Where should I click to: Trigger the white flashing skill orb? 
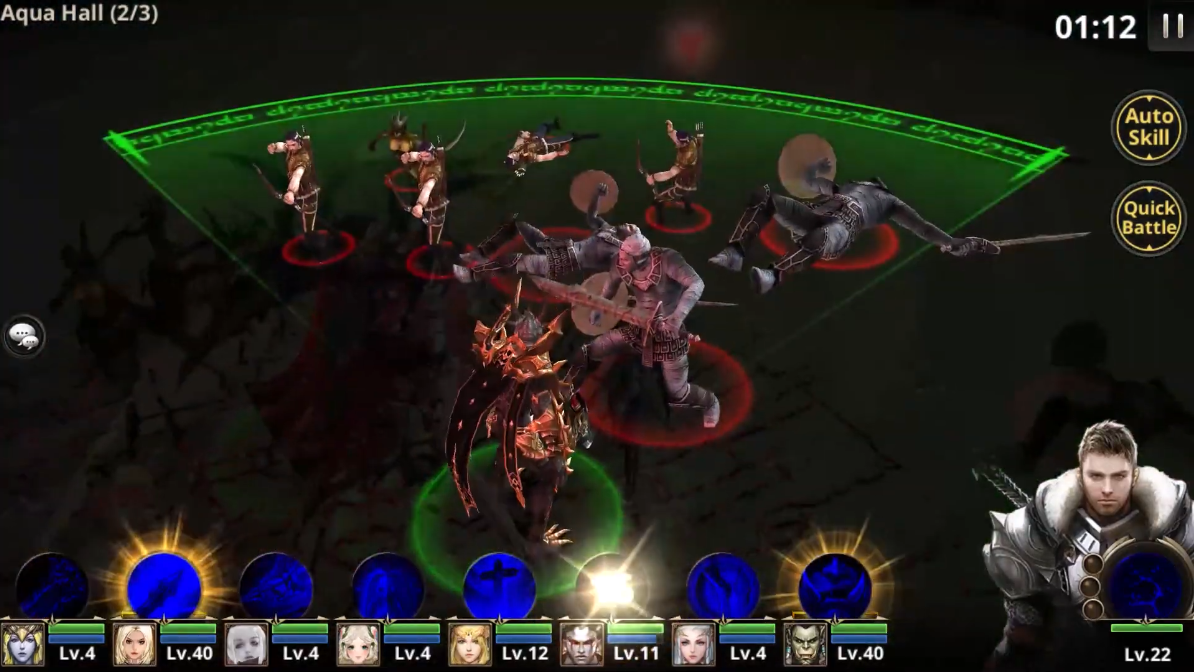pos(611,587)
